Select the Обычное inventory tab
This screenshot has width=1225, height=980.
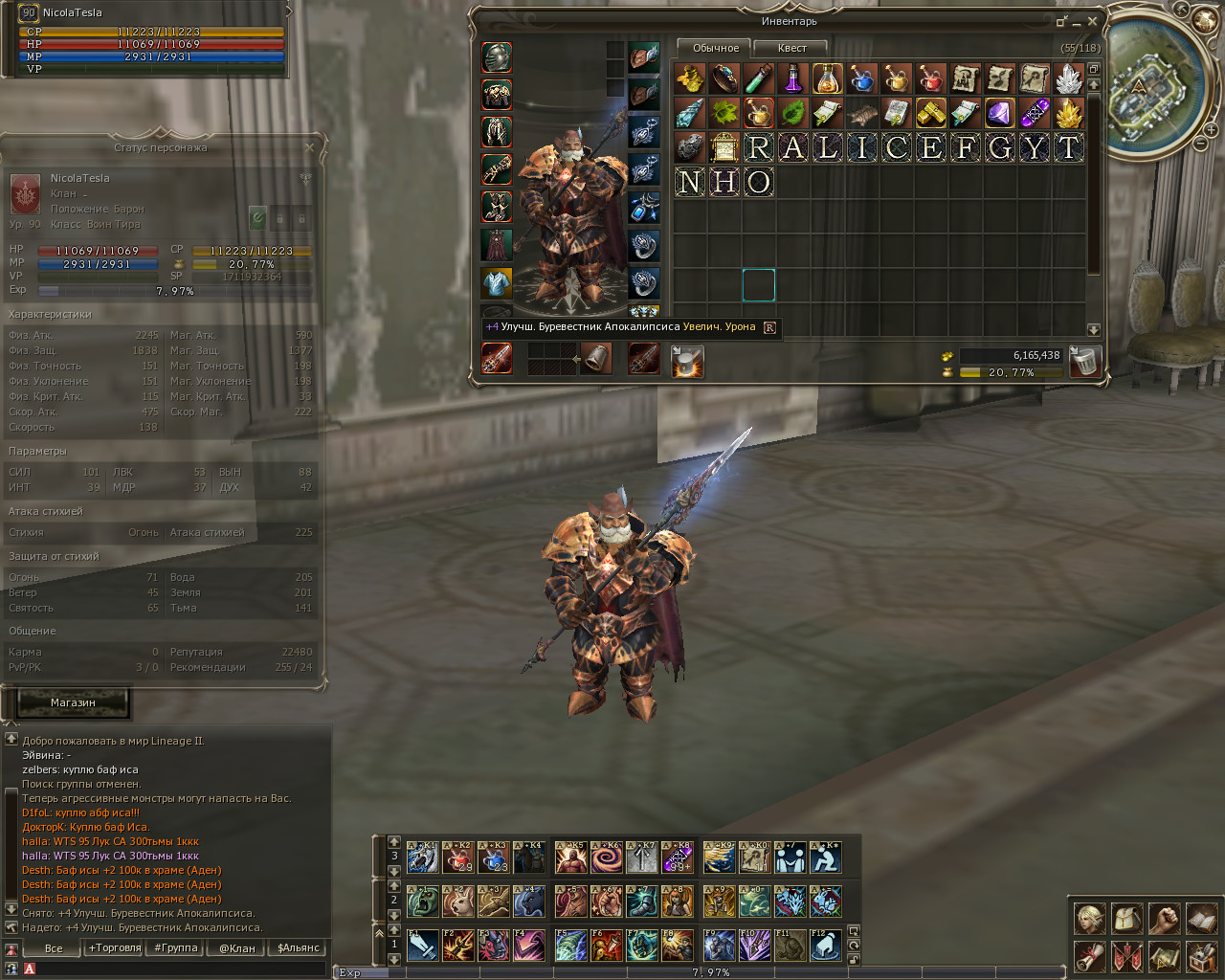pyautogui.click(x=715, y=48)
